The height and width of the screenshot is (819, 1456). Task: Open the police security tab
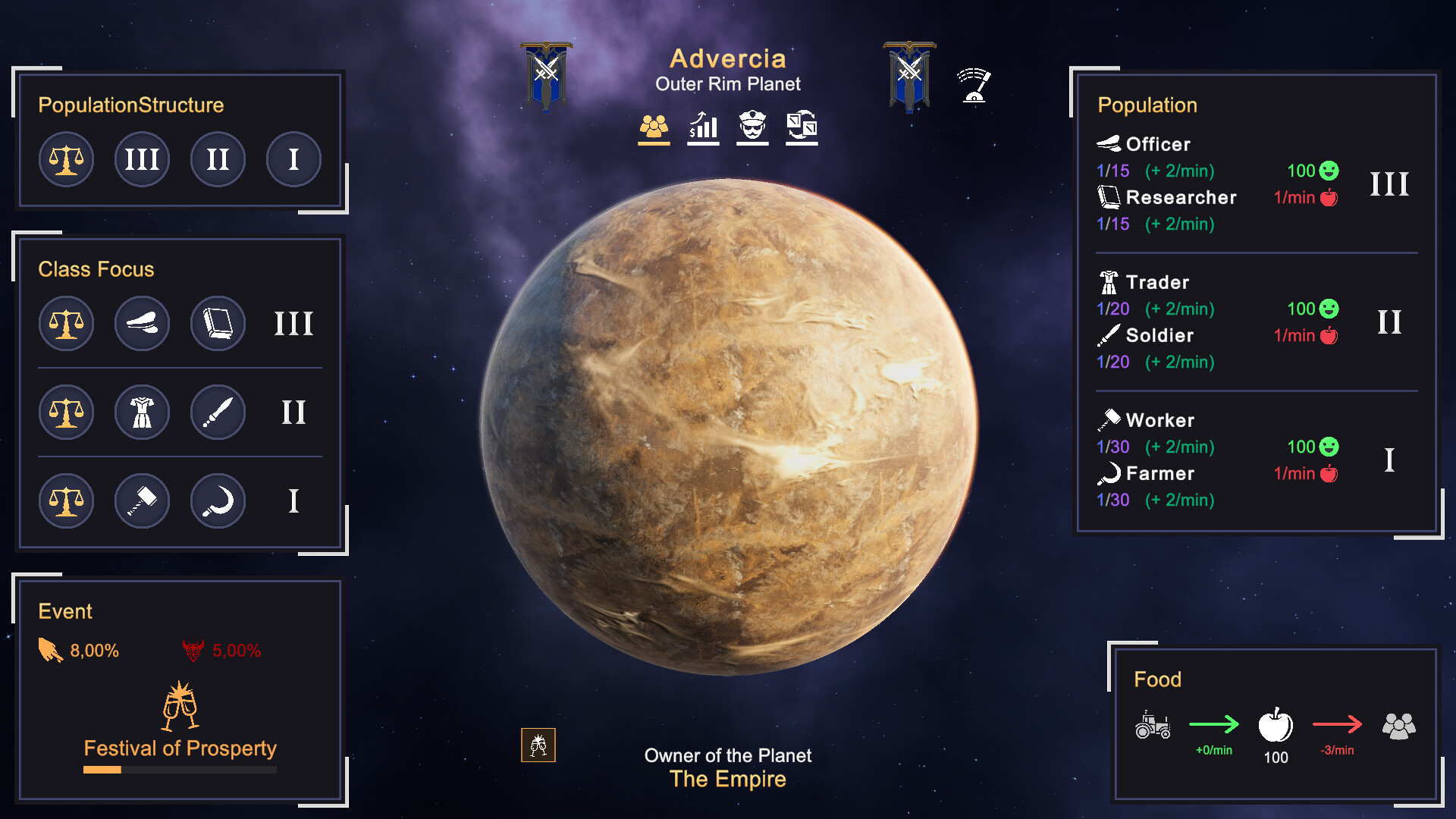tap(752, 127)
